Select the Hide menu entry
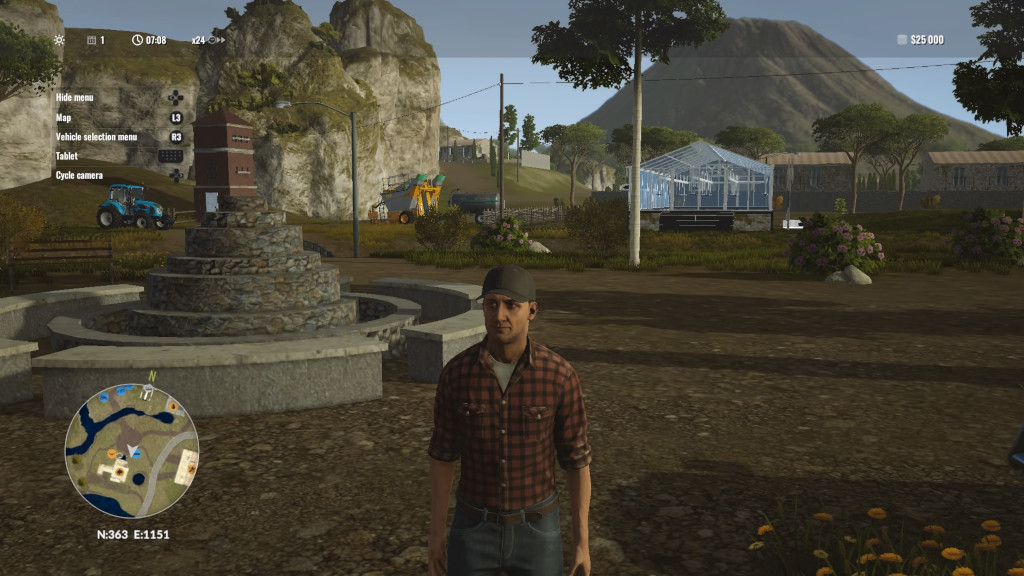Viewport: 1024px width, 576px height. [x=75, y=98]
